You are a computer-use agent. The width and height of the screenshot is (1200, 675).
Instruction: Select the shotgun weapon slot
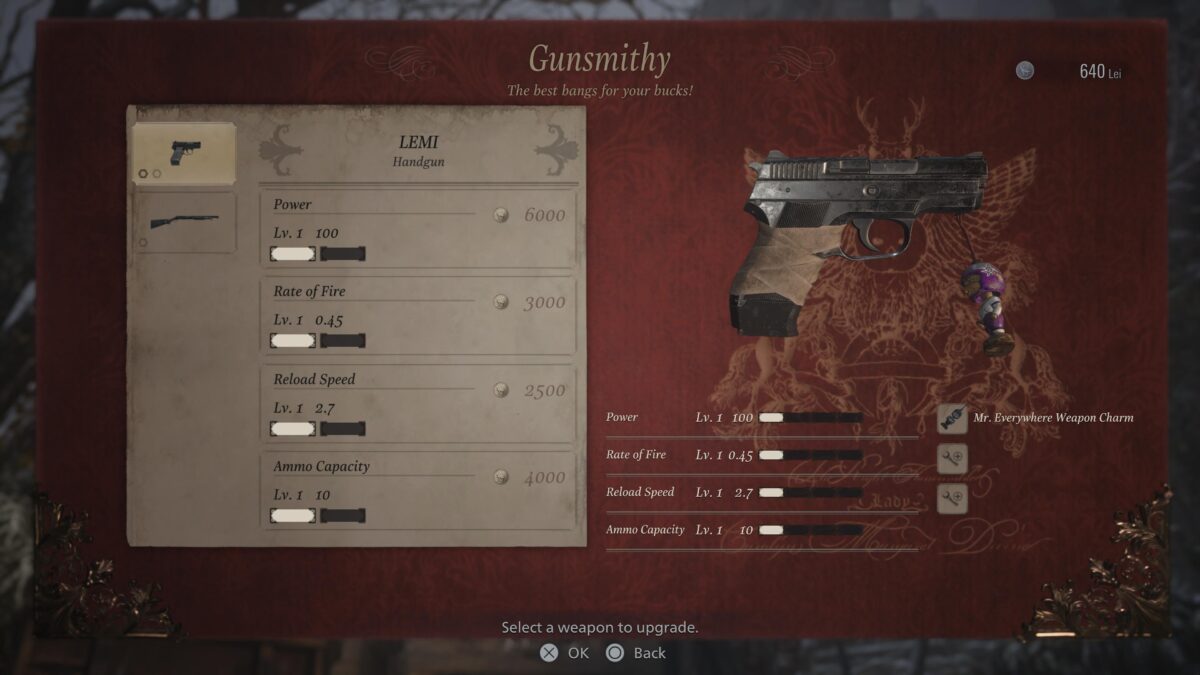click(185, 222)
